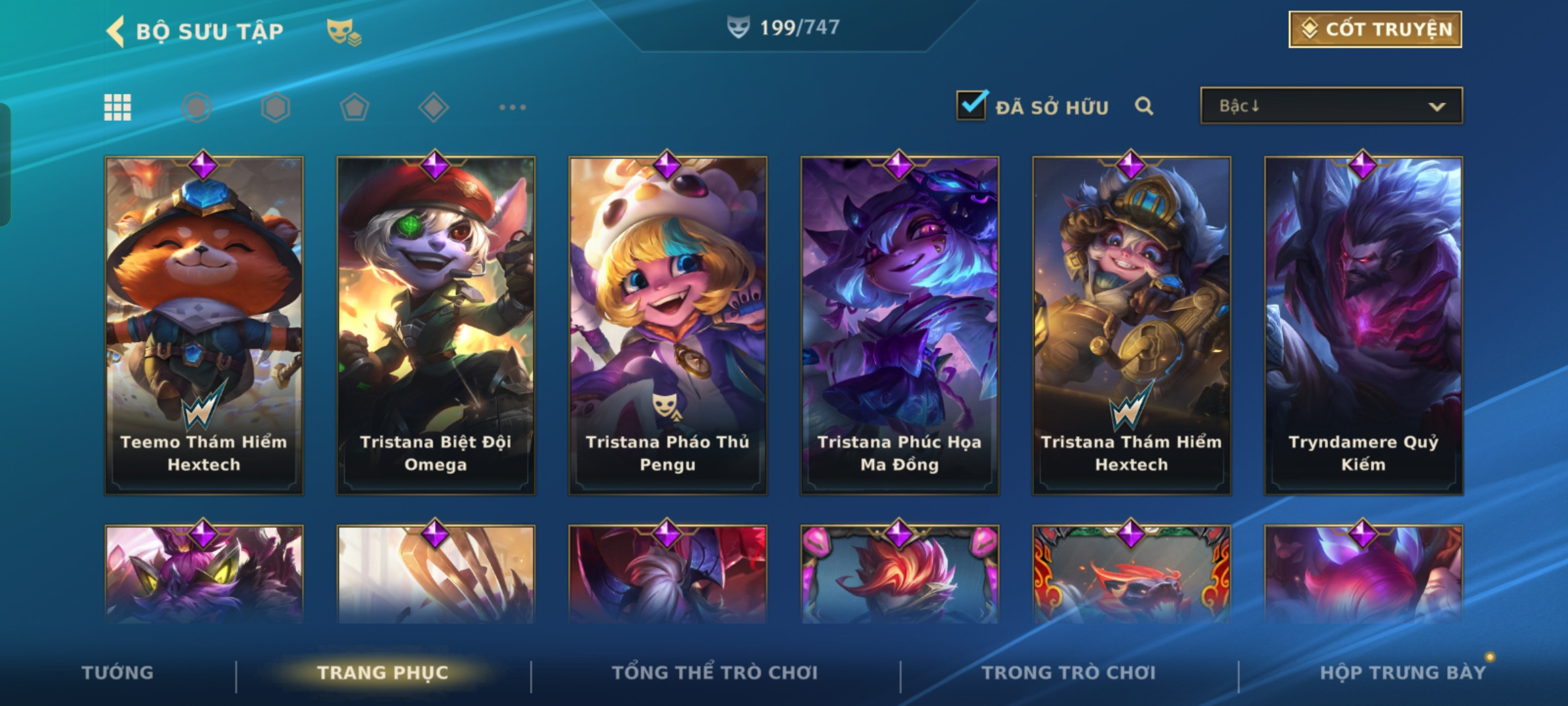
Task: Click the golden mask coins icon
Action: click(344, 31)
